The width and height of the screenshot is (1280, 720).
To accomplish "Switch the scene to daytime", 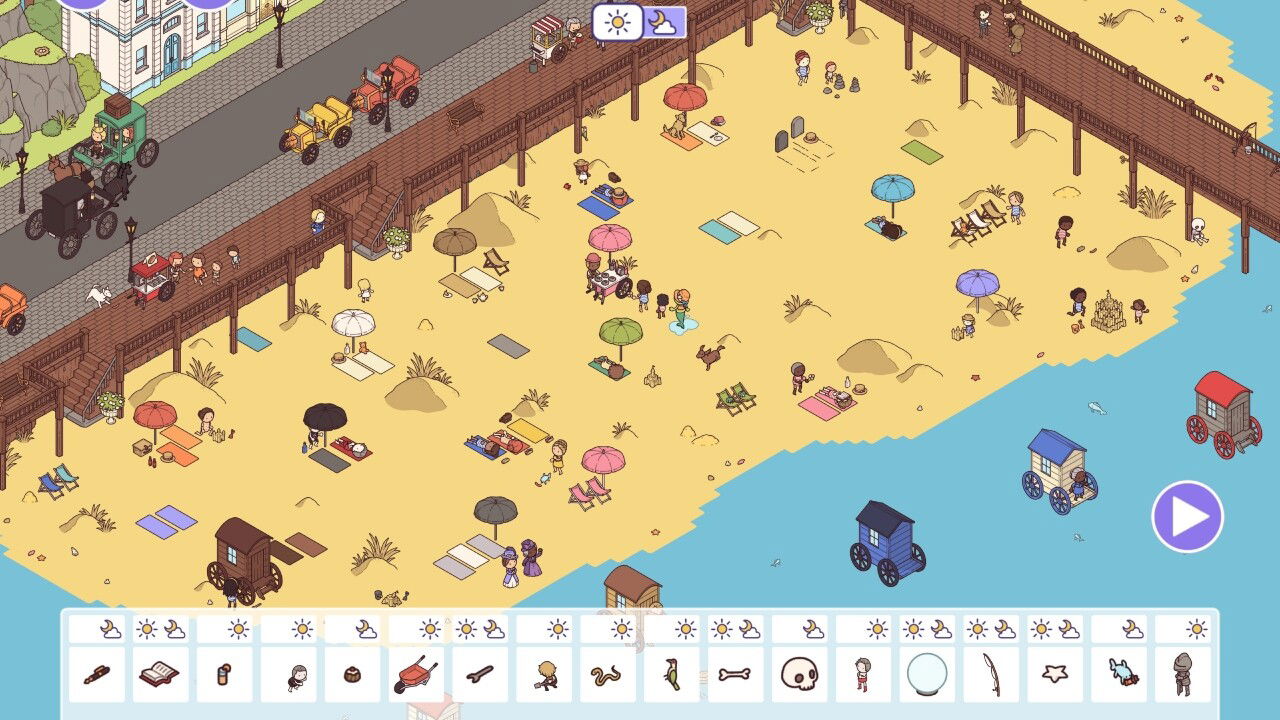I will click(617, 22).
